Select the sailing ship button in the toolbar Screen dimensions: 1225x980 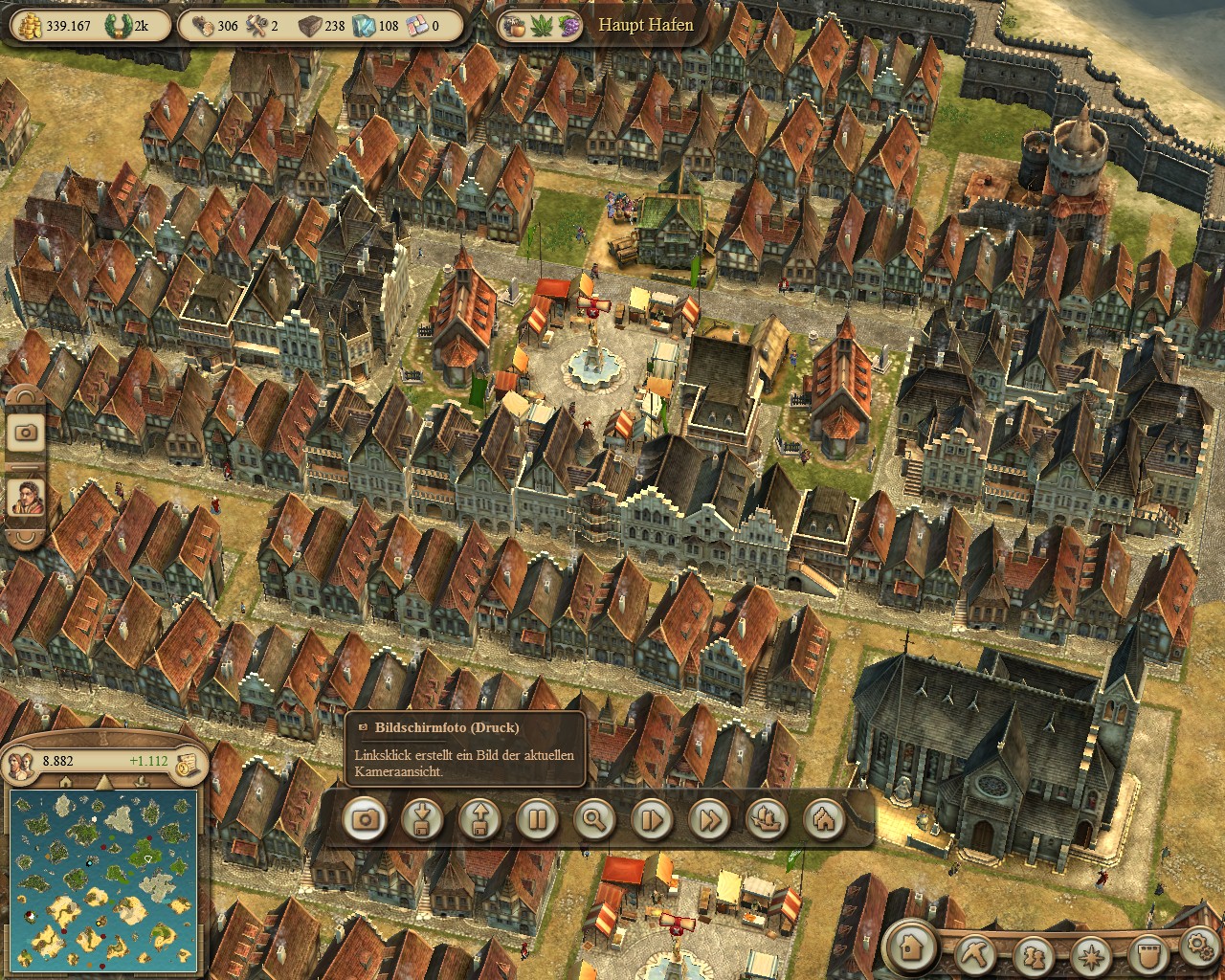tap(767, 819)
